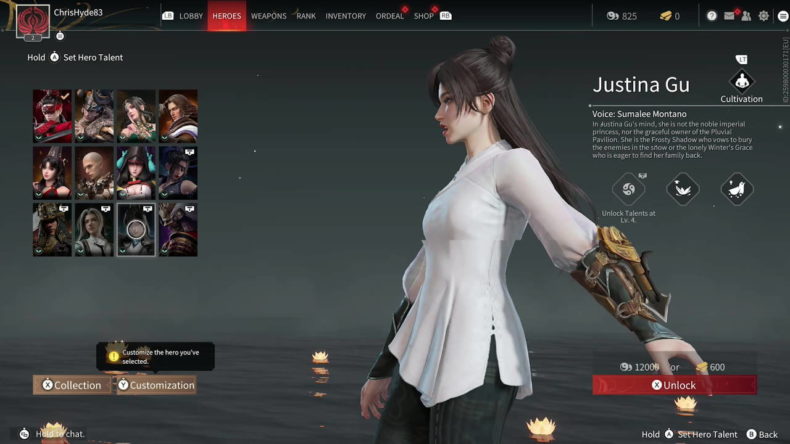View the swirl talent icon
This screenshot has width=790, height=444.
pyautogui.click(x=629, y=187)
